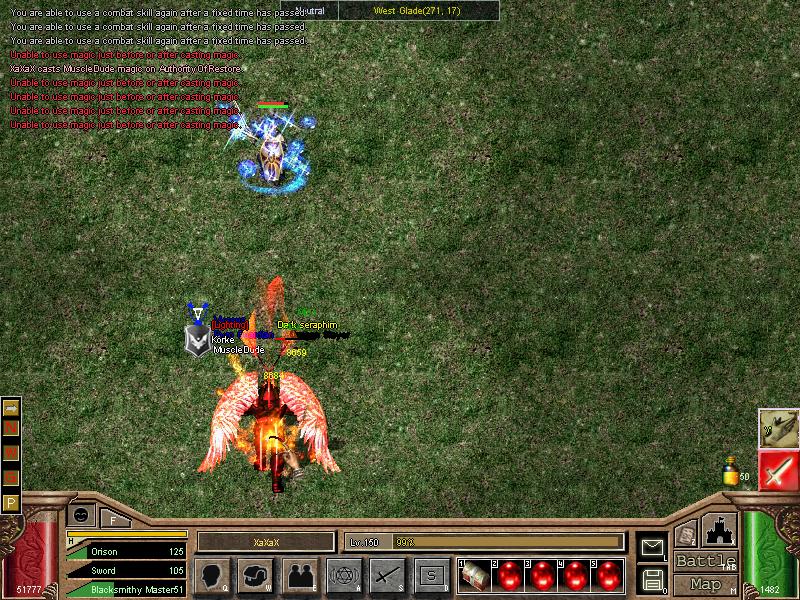Toggle Battle mode button
The width and height of the screenshot is (800, 600).
pyautogui.click(x=706, y=561)
